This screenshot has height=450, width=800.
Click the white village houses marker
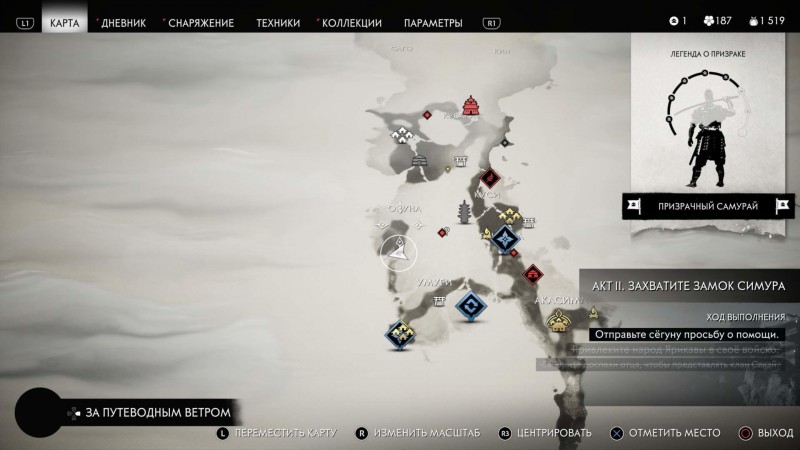click(x=404, y=134)
